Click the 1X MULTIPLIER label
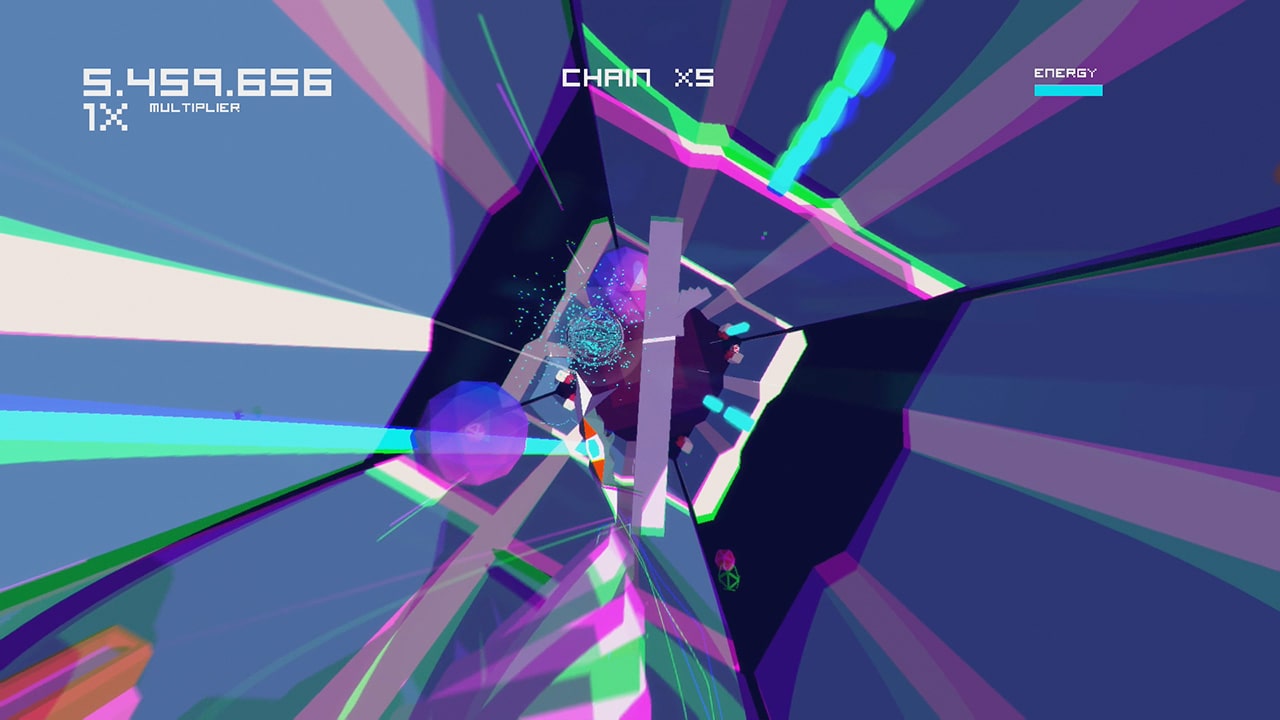Image resolution: width=1280 pixels, height=720 pixels. tap(150, 112)
